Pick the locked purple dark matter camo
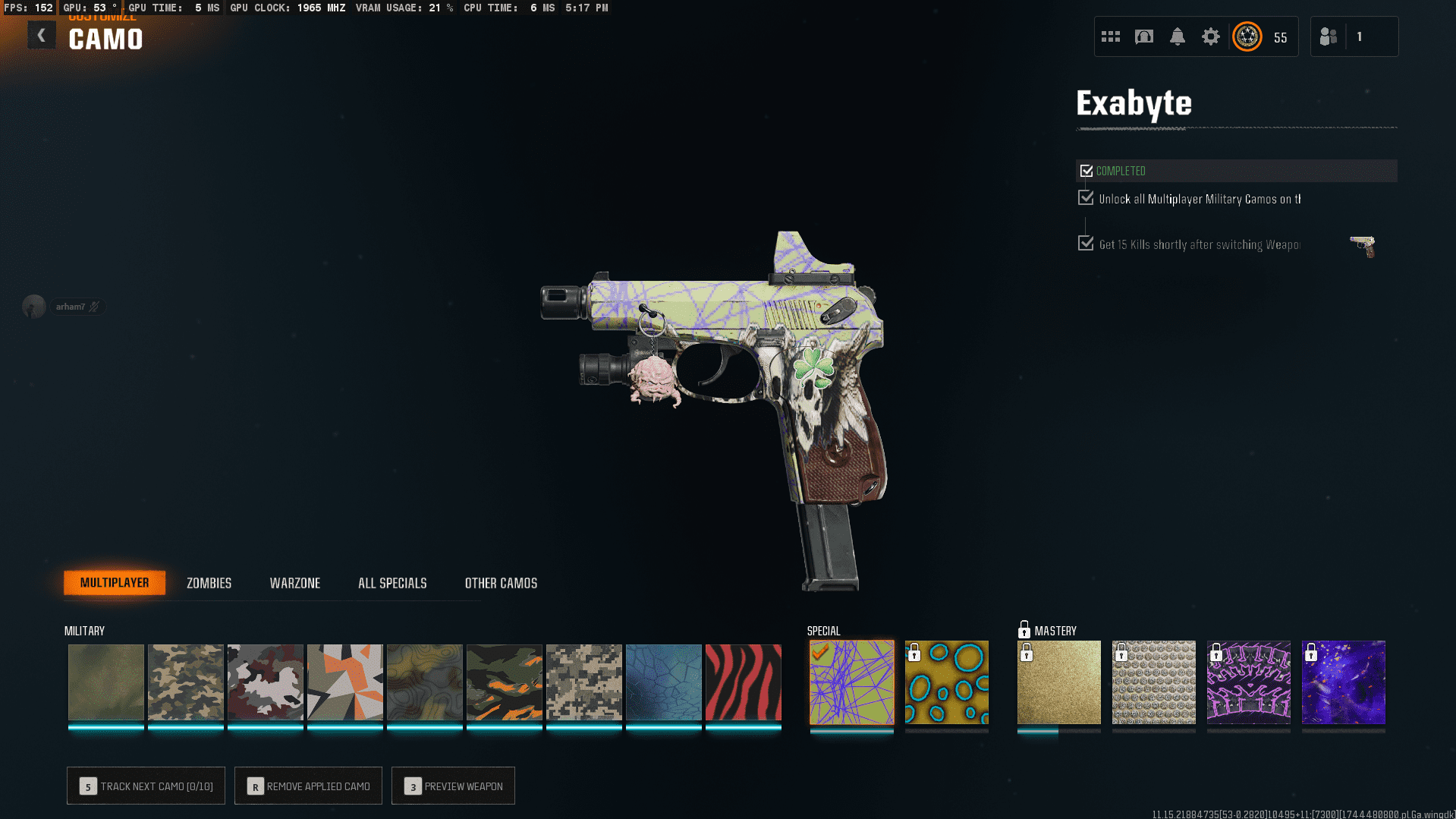 (1343, 682)
